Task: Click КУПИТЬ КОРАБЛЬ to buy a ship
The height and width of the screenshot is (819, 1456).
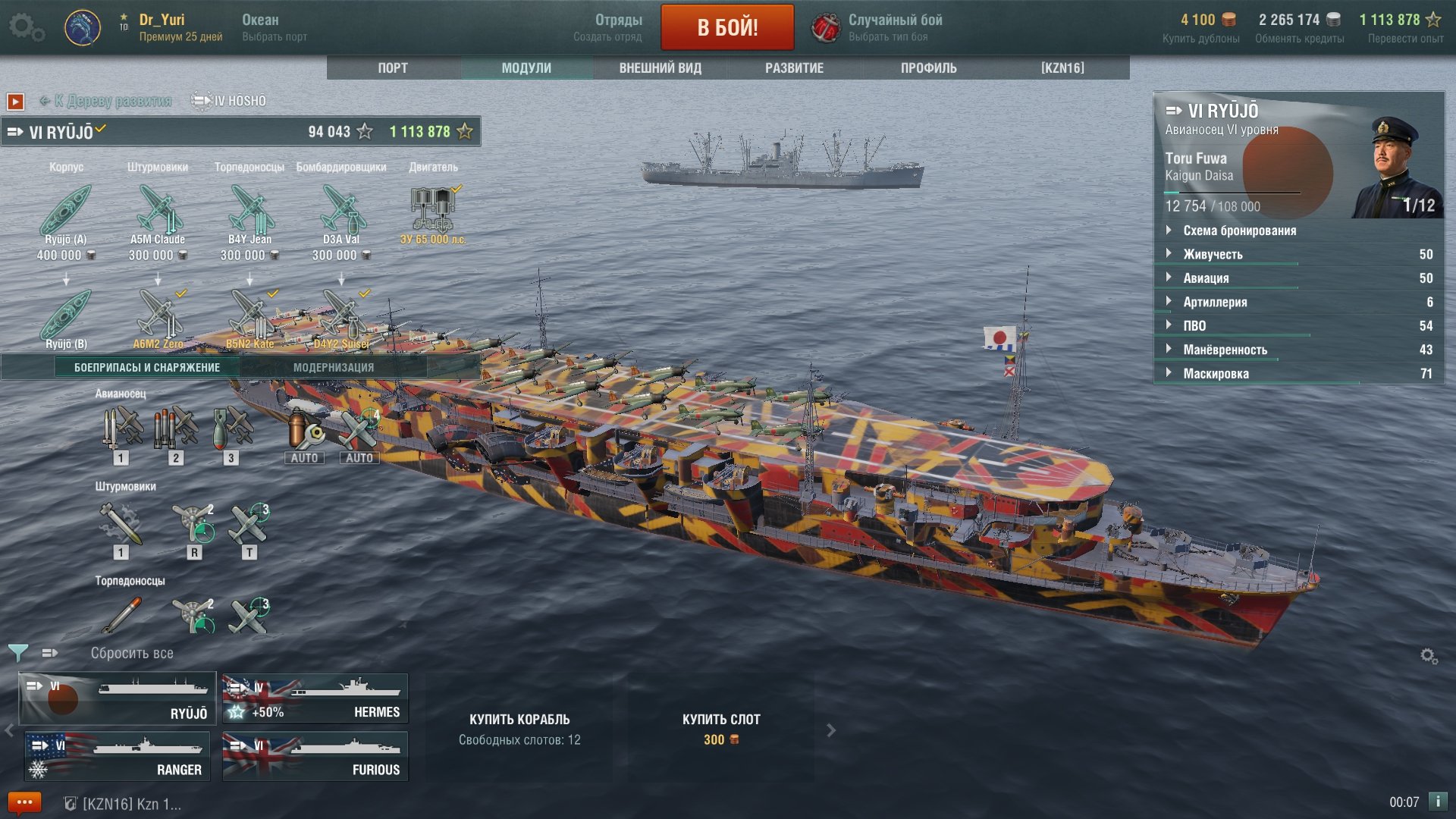Action: (x=519, y=728)
